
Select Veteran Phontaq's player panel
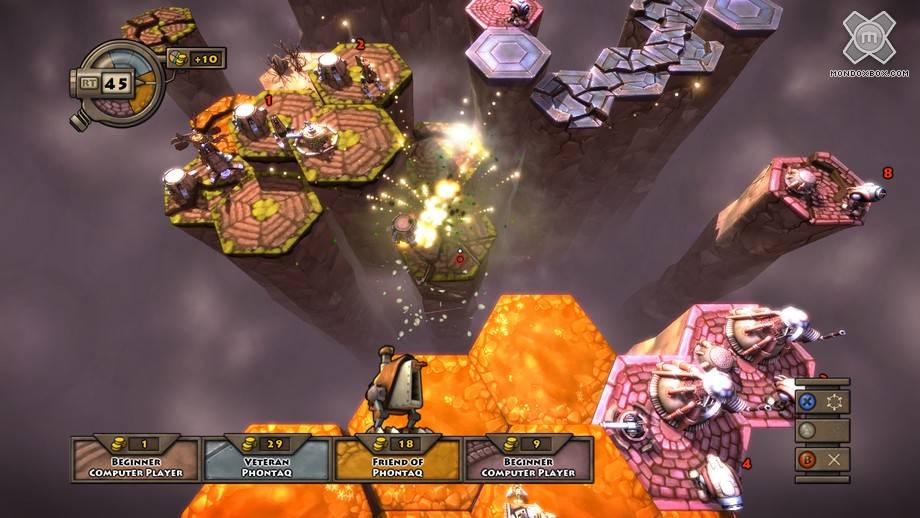point(268,459)
